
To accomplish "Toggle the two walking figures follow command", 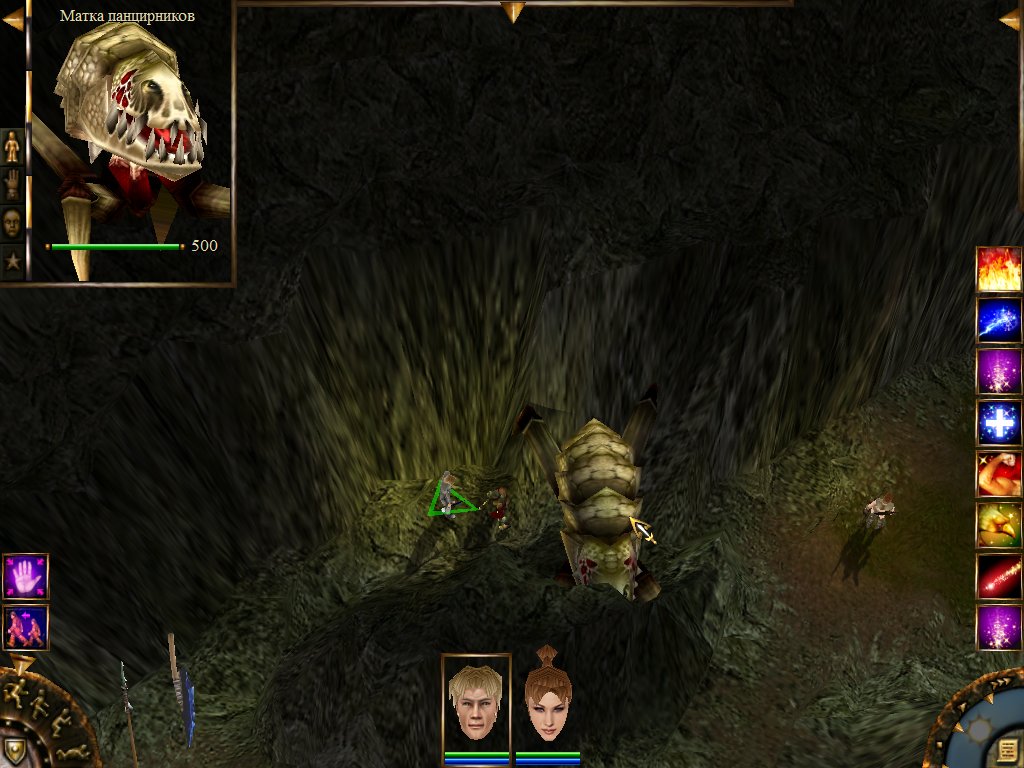I will [25, 627].
